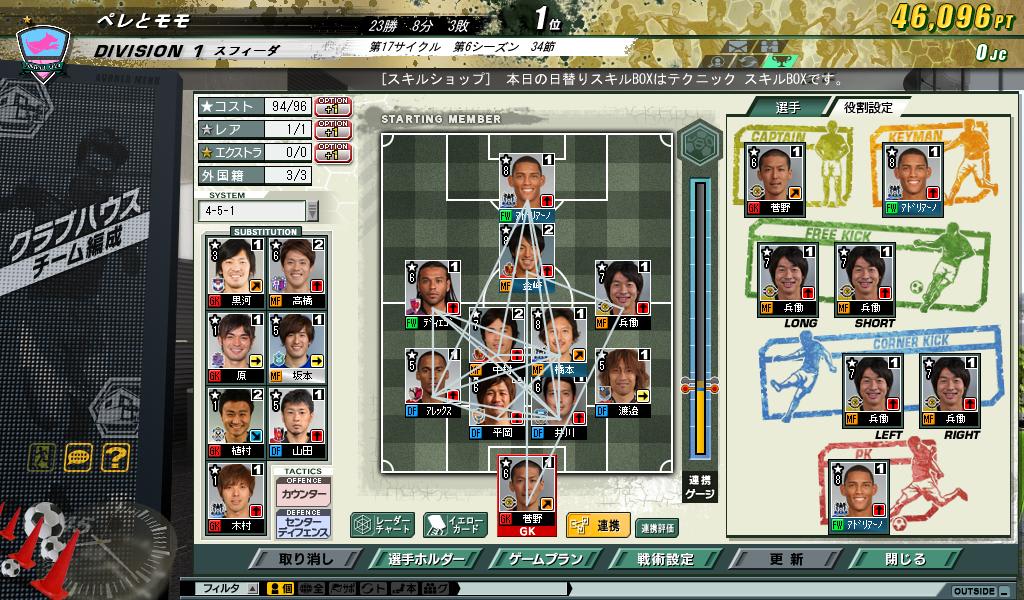This screenshot has height=600, width=1024.
Task: Open 戦術設定 tactics settings
Action: click(x=666, y=559)
